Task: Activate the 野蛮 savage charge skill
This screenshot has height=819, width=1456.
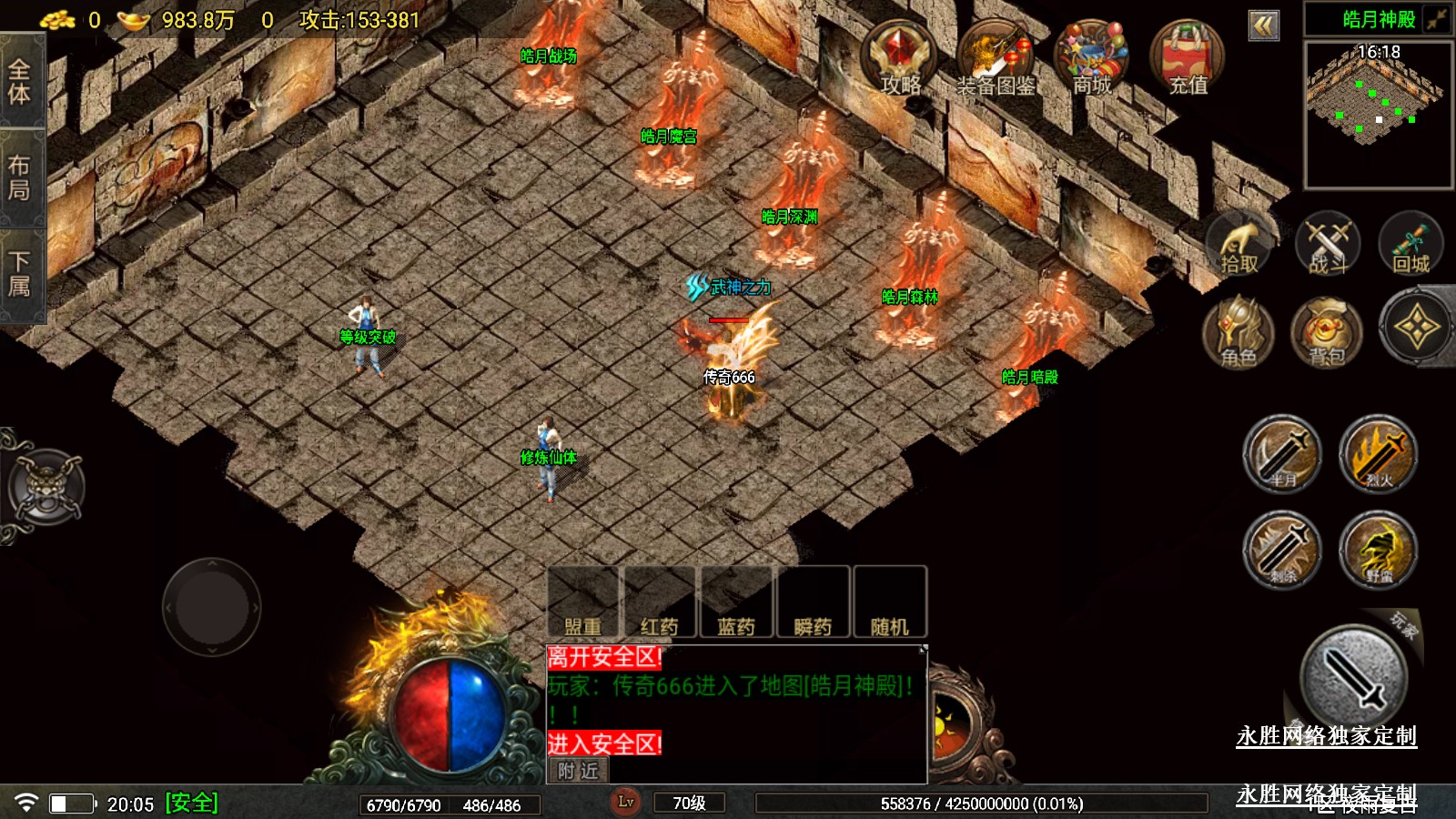Action: (x=1379, y=549)
